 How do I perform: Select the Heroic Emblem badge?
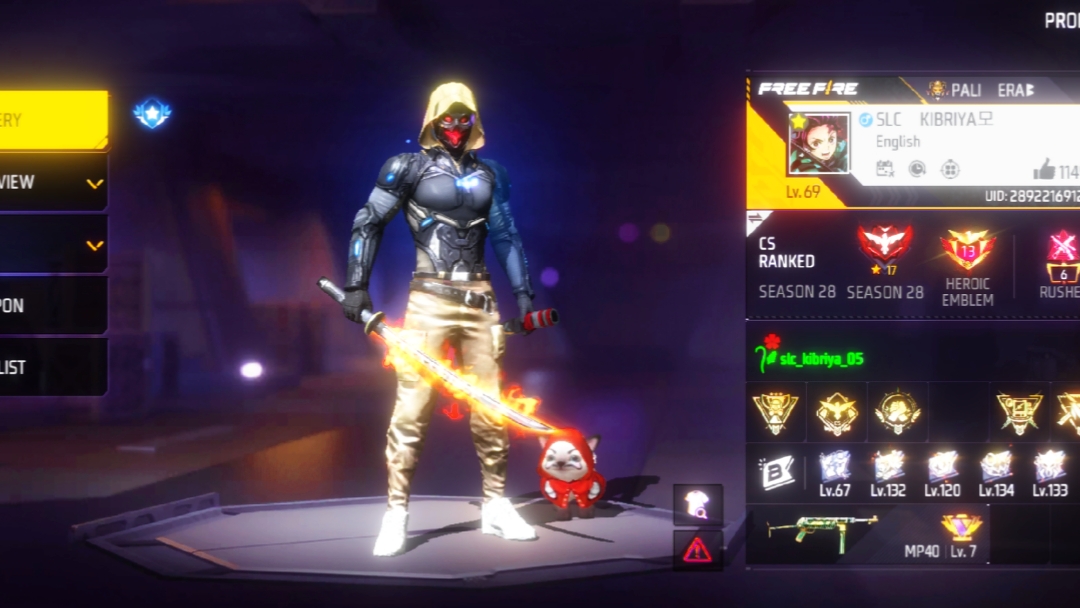967,251
